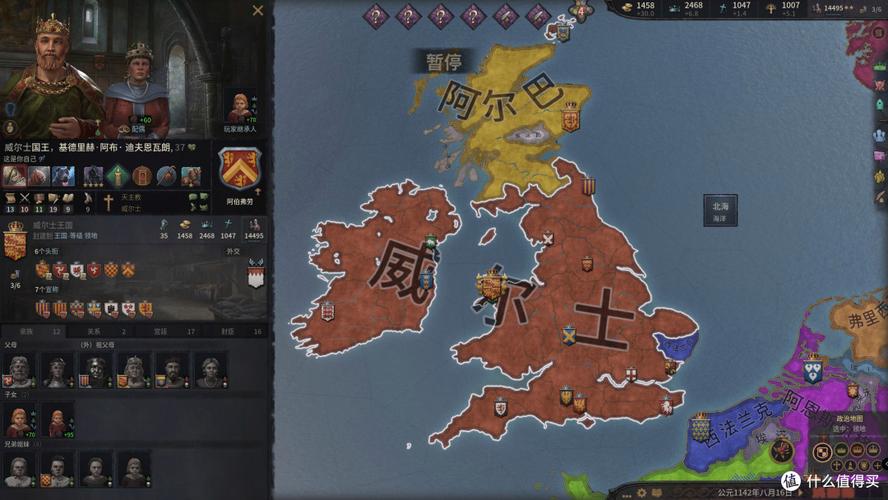This screenshot has width=888, height=500.
Task: Open the 阿伯弗劳 house coat of arms
Action: [240, 169]
